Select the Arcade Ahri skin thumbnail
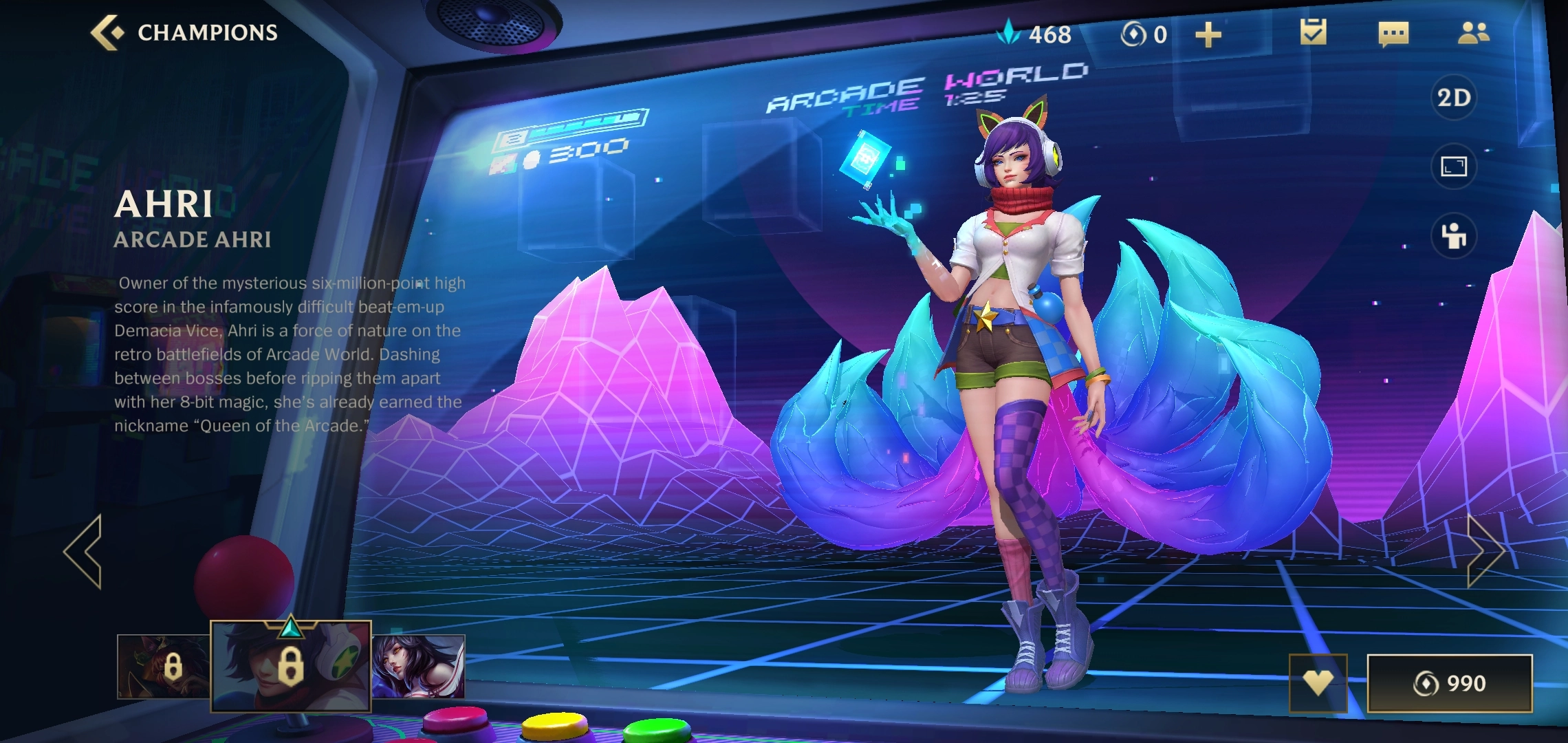 [290, 665]
